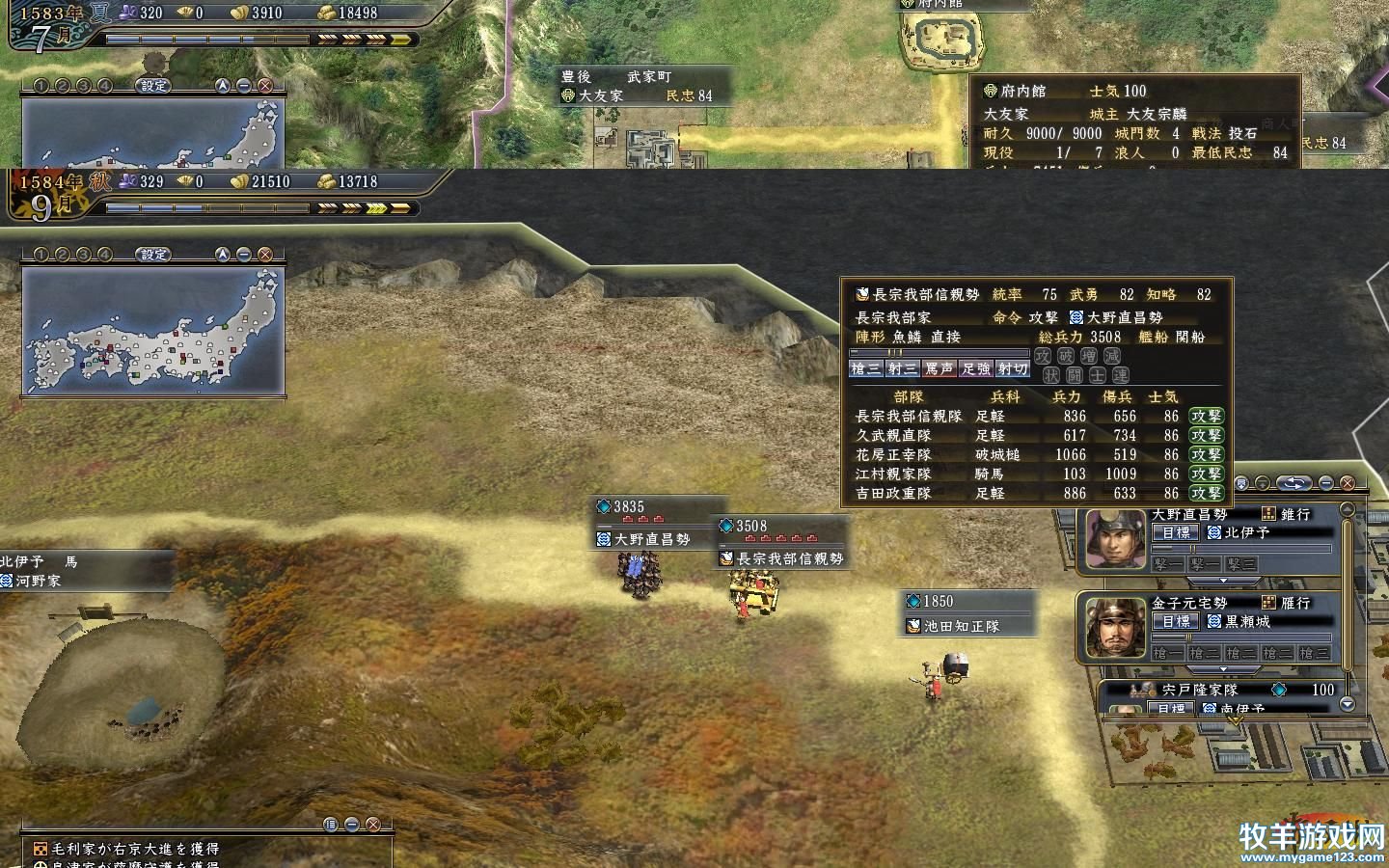The height and width of the screenshot is (868, 1389).
Task: Select the 射三 tactic
Action: pos(902,368)
